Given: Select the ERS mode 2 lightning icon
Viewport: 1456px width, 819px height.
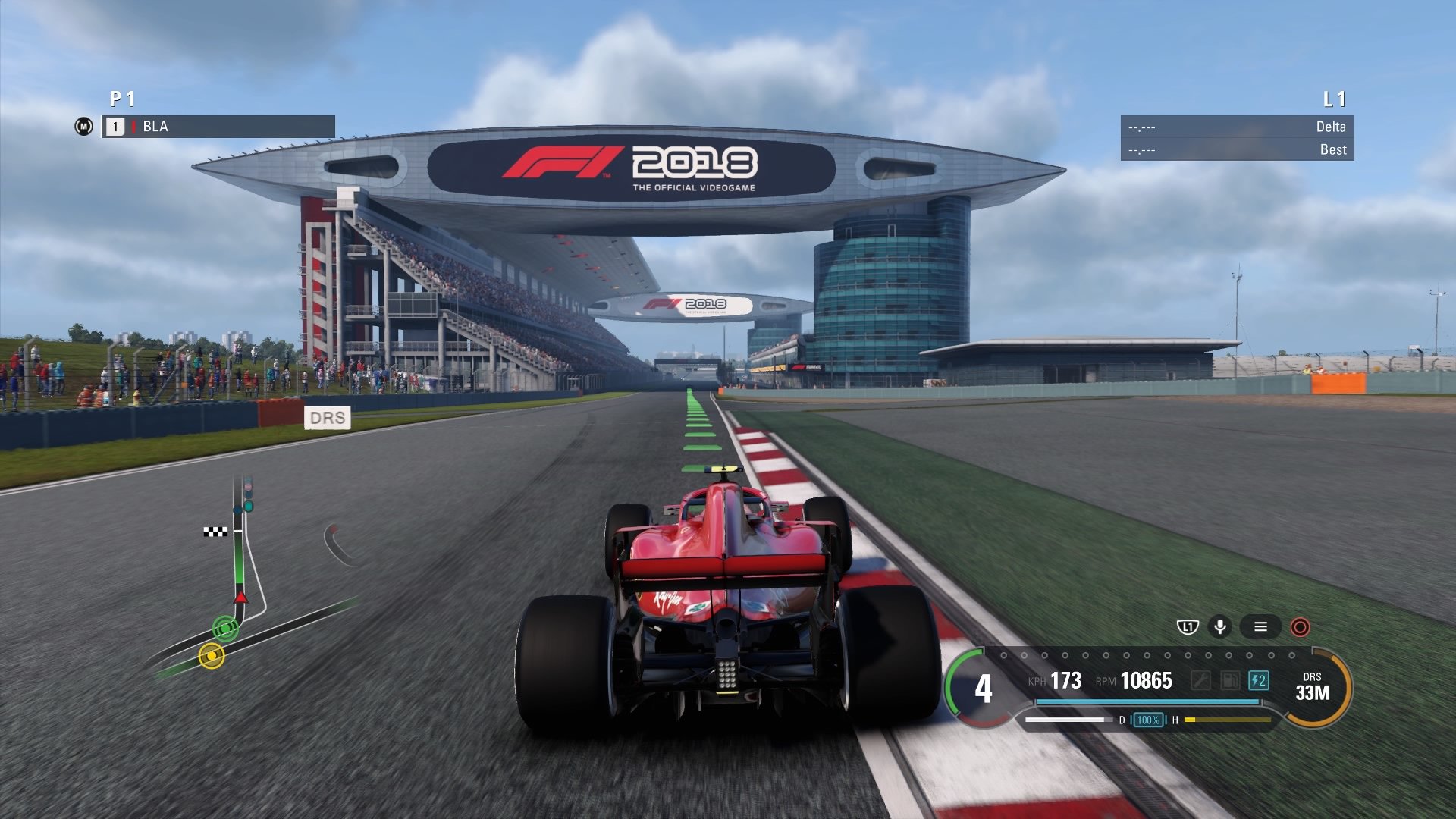Looking at the screenshot, I should pos(1260,679).
